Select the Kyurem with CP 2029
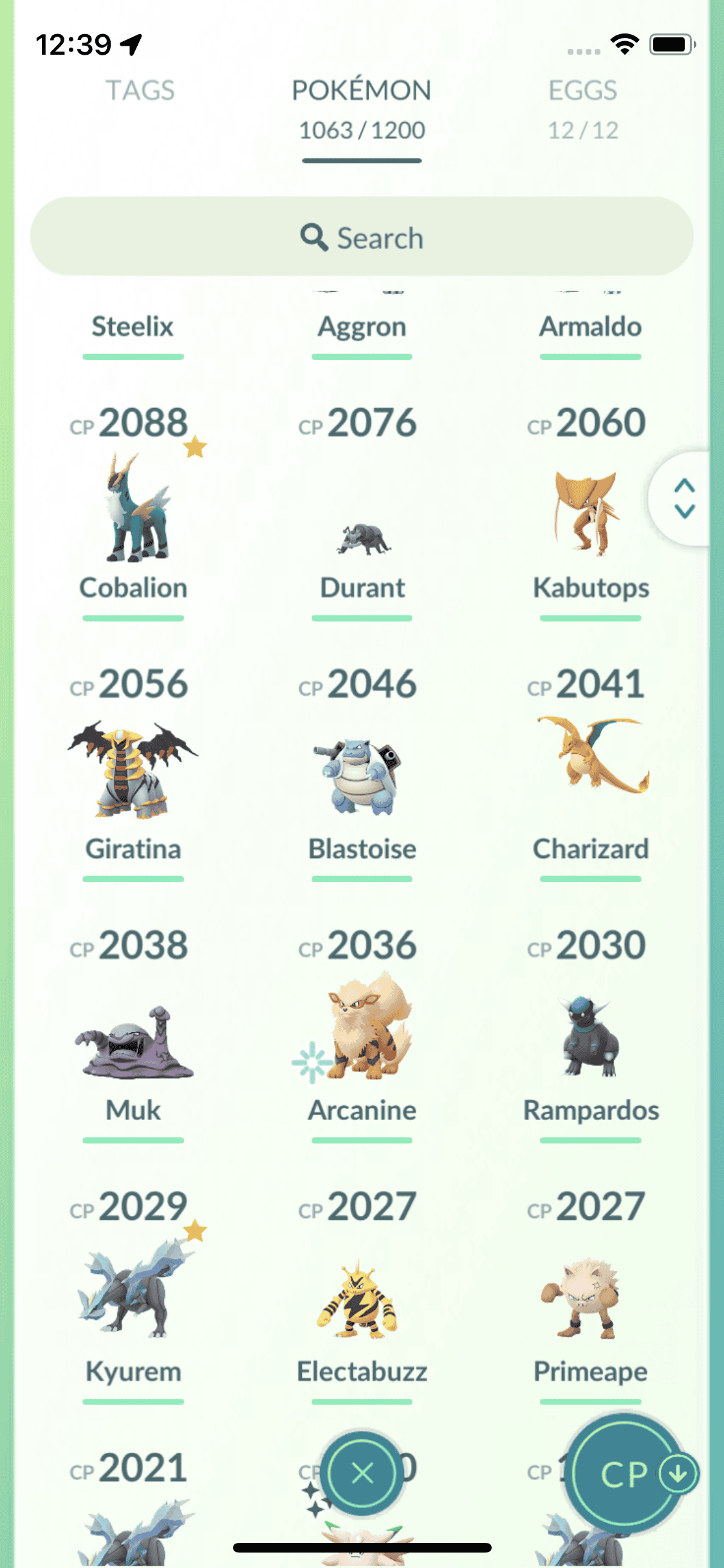 point(134,1291)
